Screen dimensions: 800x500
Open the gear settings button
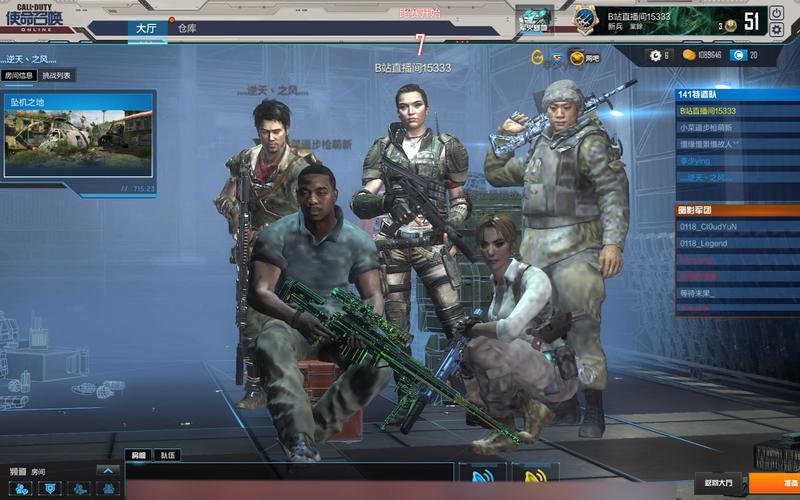(656, 55)
